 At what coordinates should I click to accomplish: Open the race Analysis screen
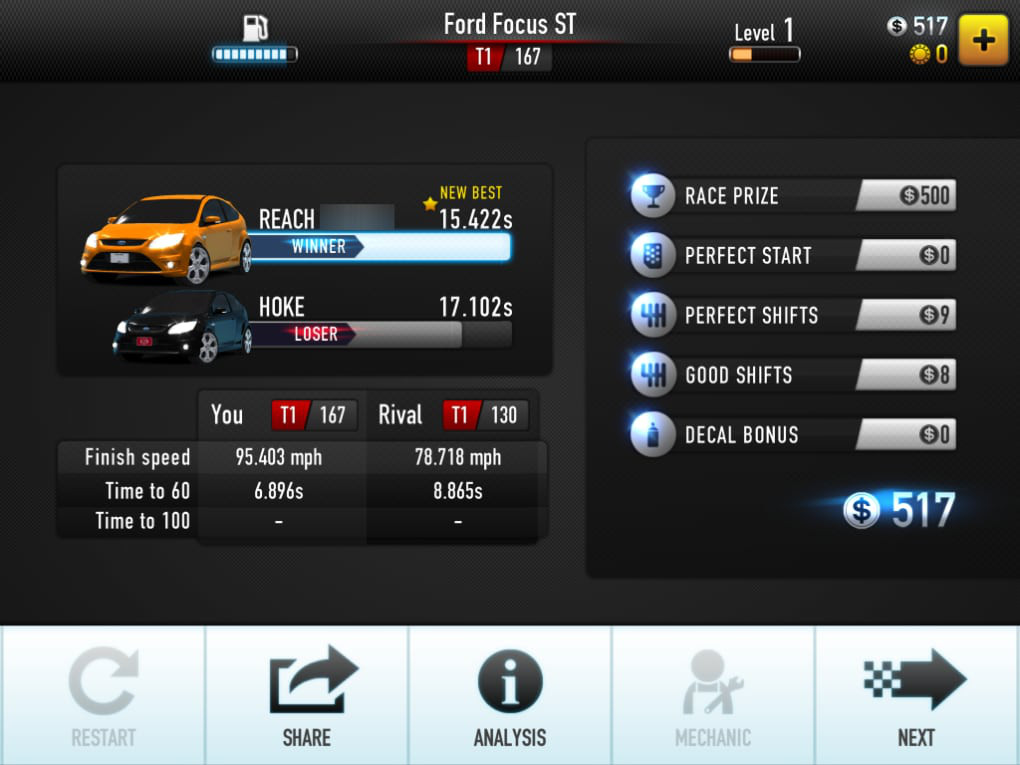click(510, 696)
